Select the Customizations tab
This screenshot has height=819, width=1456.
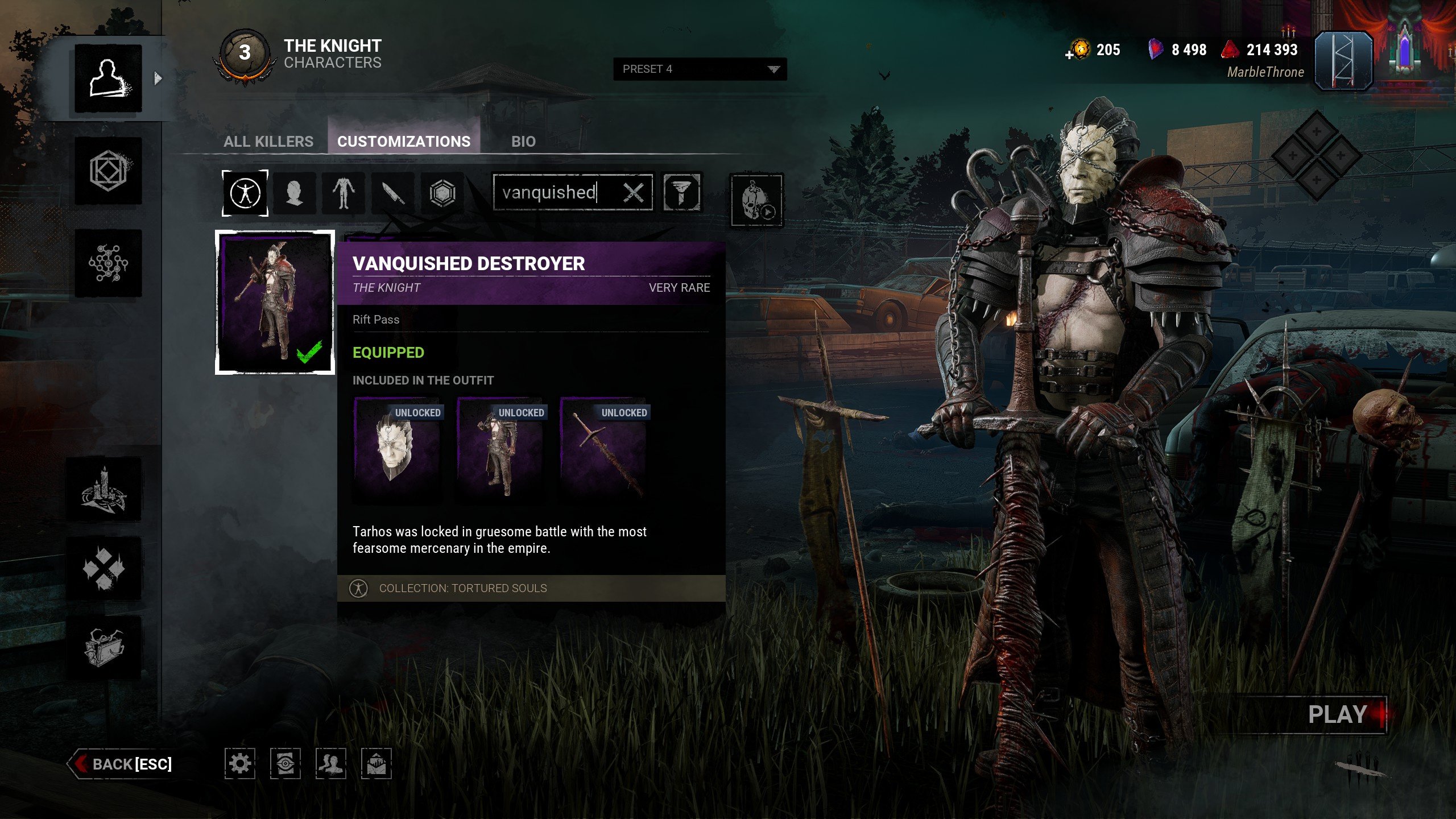coord(404,142)
